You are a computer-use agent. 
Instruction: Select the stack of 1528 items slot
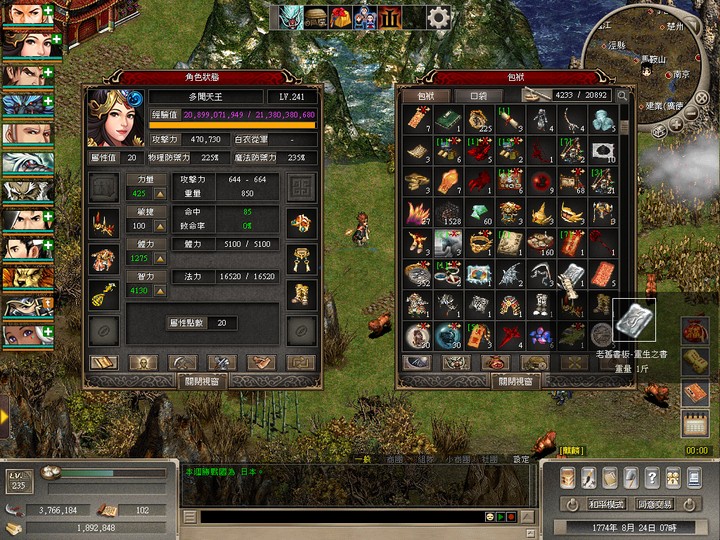pos(450,213)
